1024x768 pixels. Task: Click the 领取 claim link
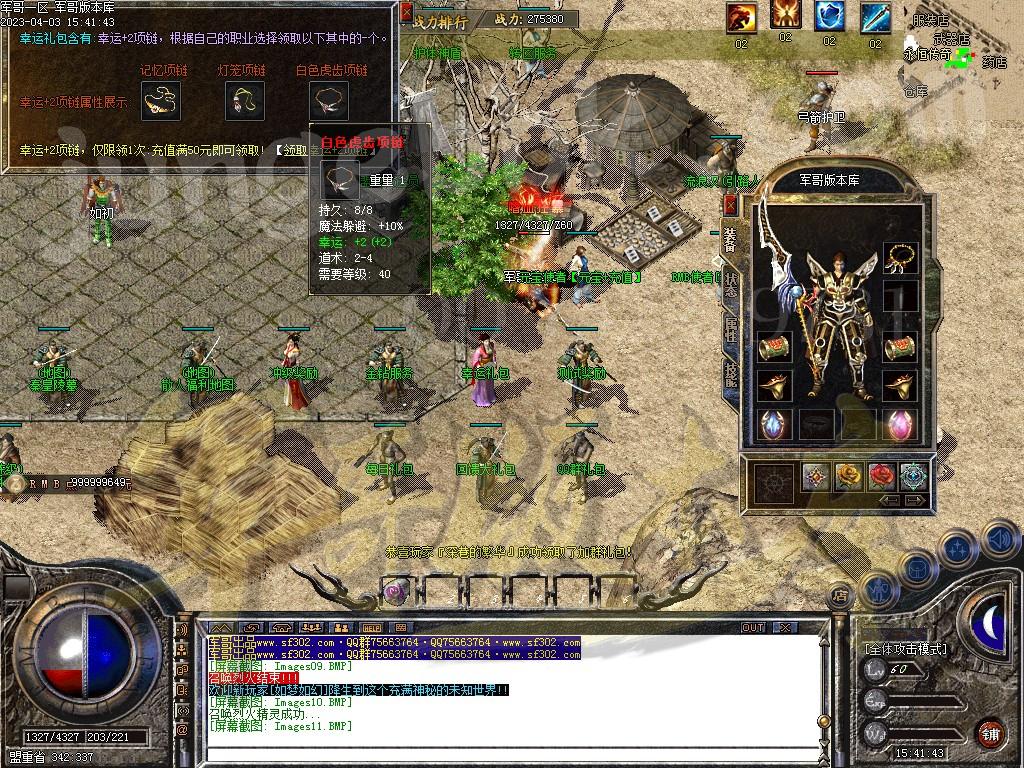(x=294, y=150)
